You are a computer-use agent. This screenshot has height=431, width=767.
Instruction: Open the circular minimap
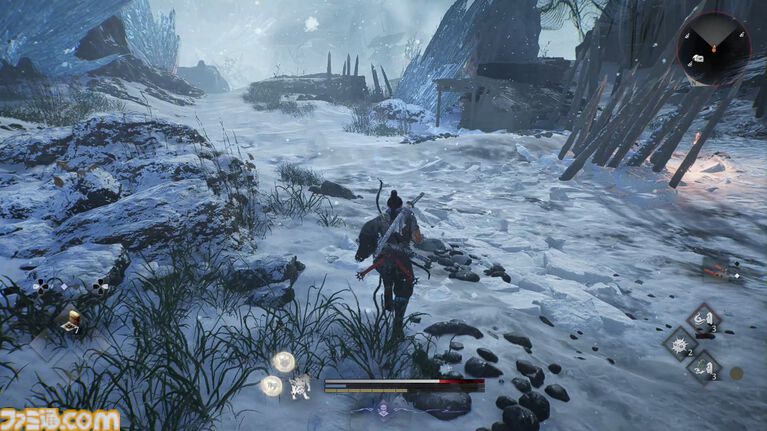714,49
